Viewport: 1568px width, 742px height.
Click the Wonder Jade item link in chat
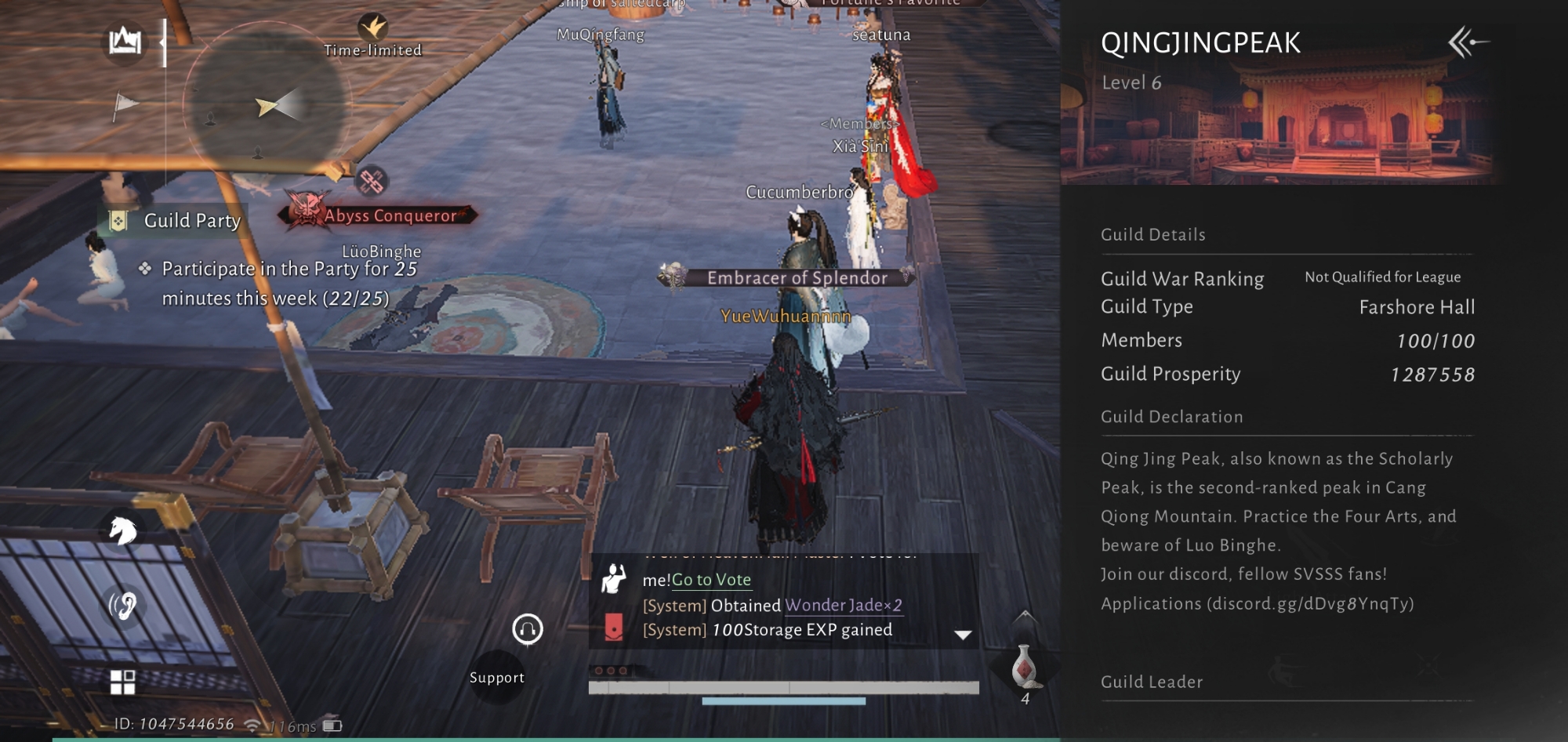click(843, 605)
